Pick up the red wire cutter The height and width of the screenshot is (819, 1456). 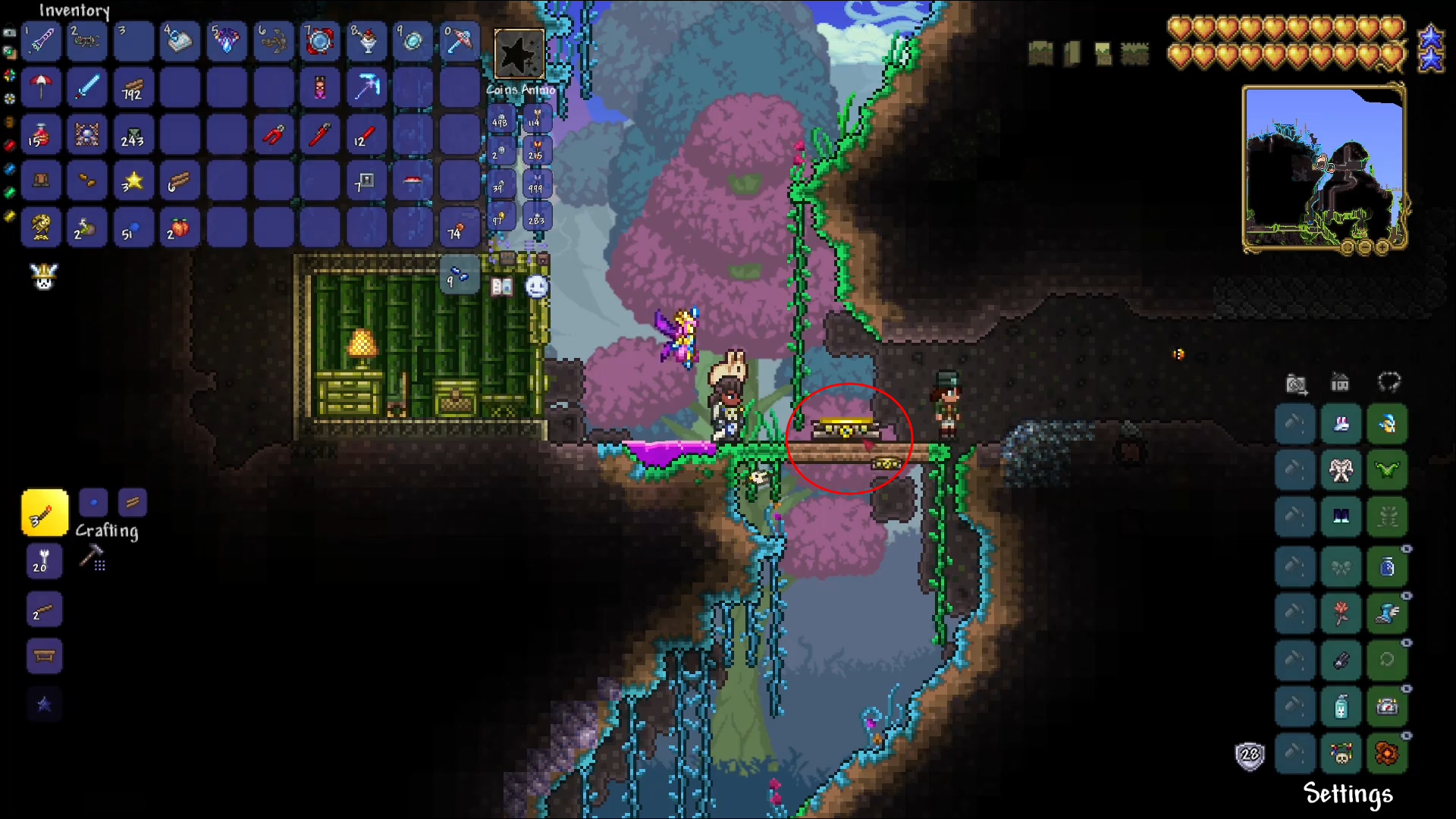[x=273, y=135]
